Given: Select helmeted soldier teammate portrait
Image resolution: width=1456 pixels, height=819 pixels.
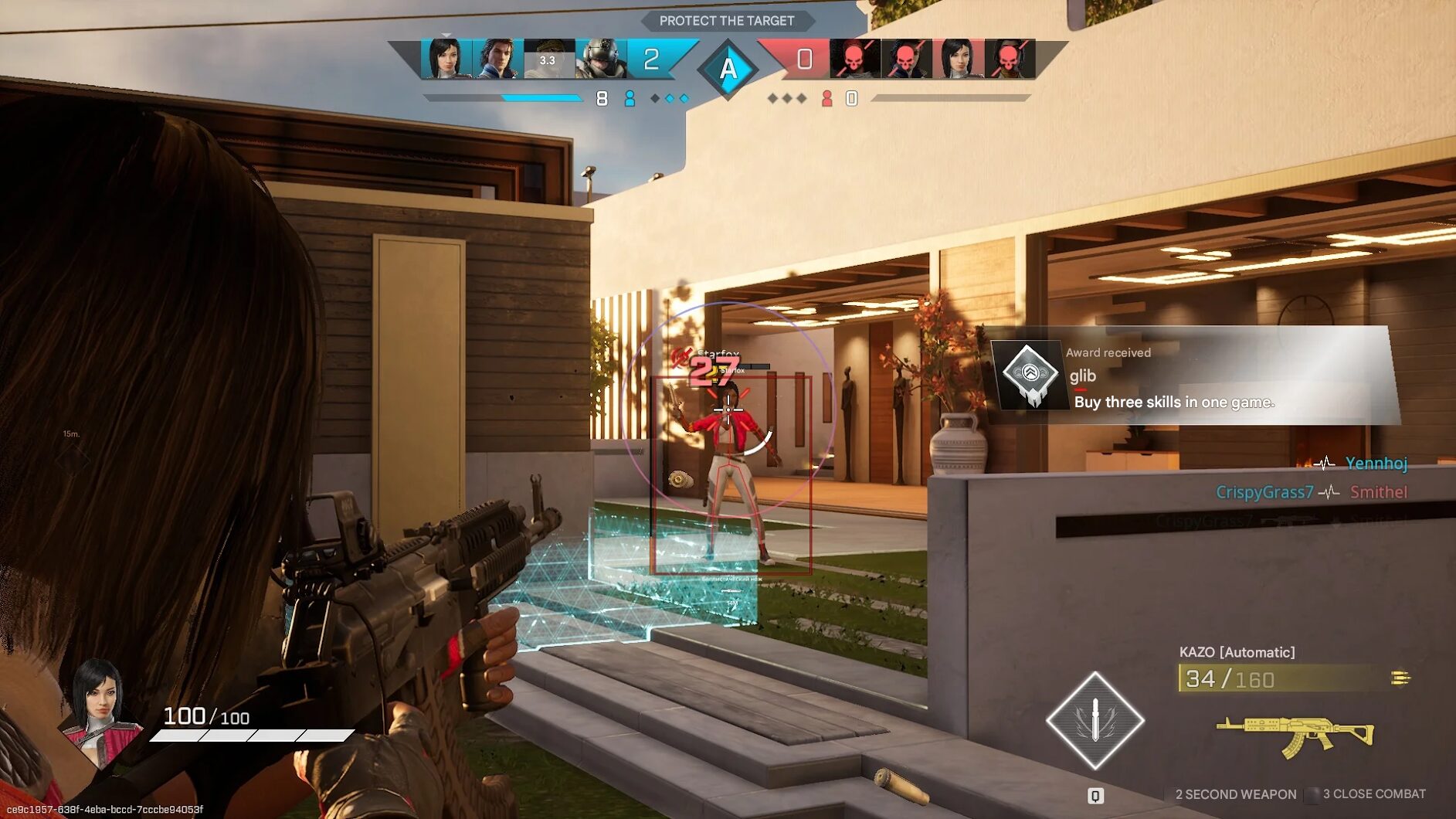Looking at the screenshot, I should (601, 59).
